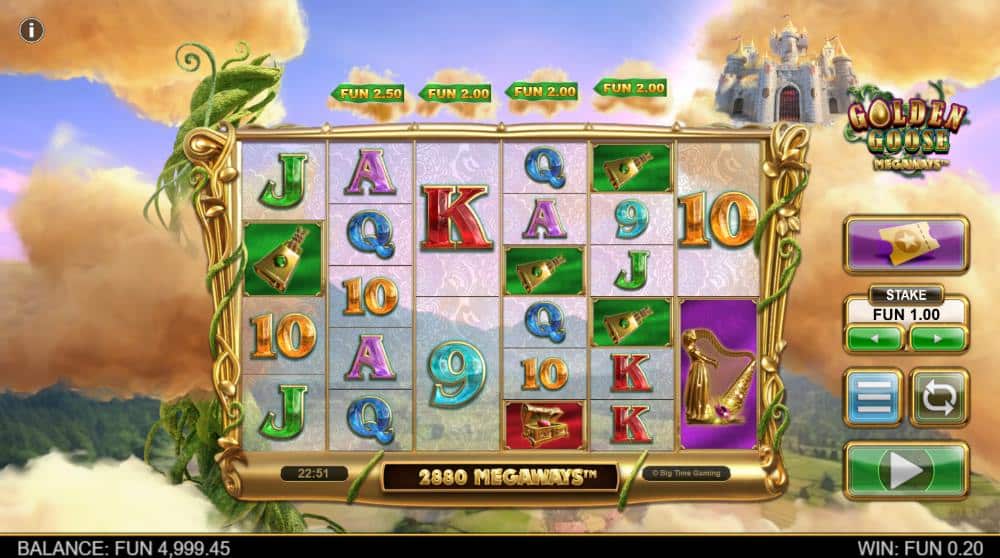Open the menu with three horizontal lines
The image size is (1000, 558).
[873, 397]
